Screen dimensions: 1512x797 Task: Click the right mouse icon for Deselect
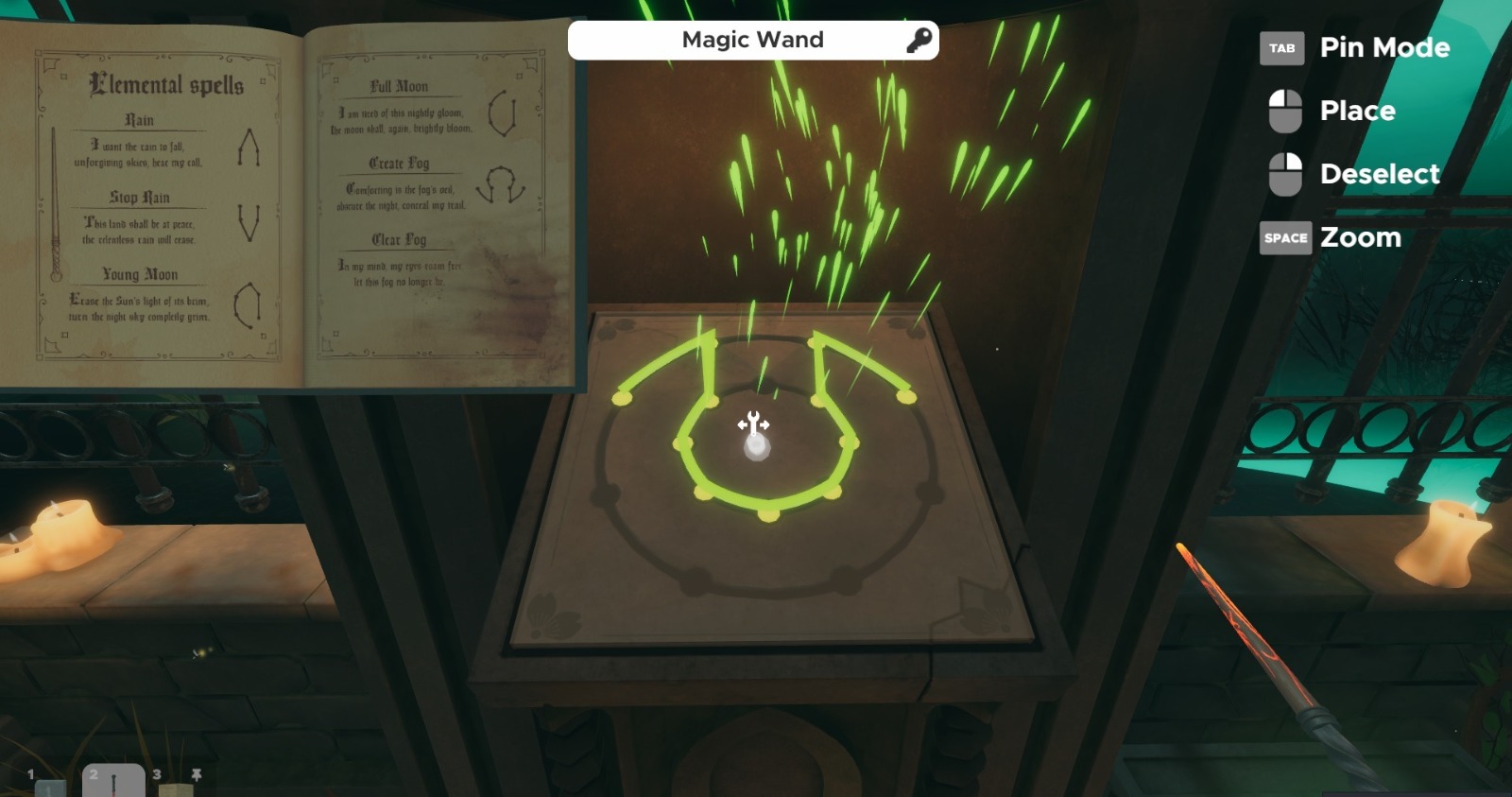1284,174
